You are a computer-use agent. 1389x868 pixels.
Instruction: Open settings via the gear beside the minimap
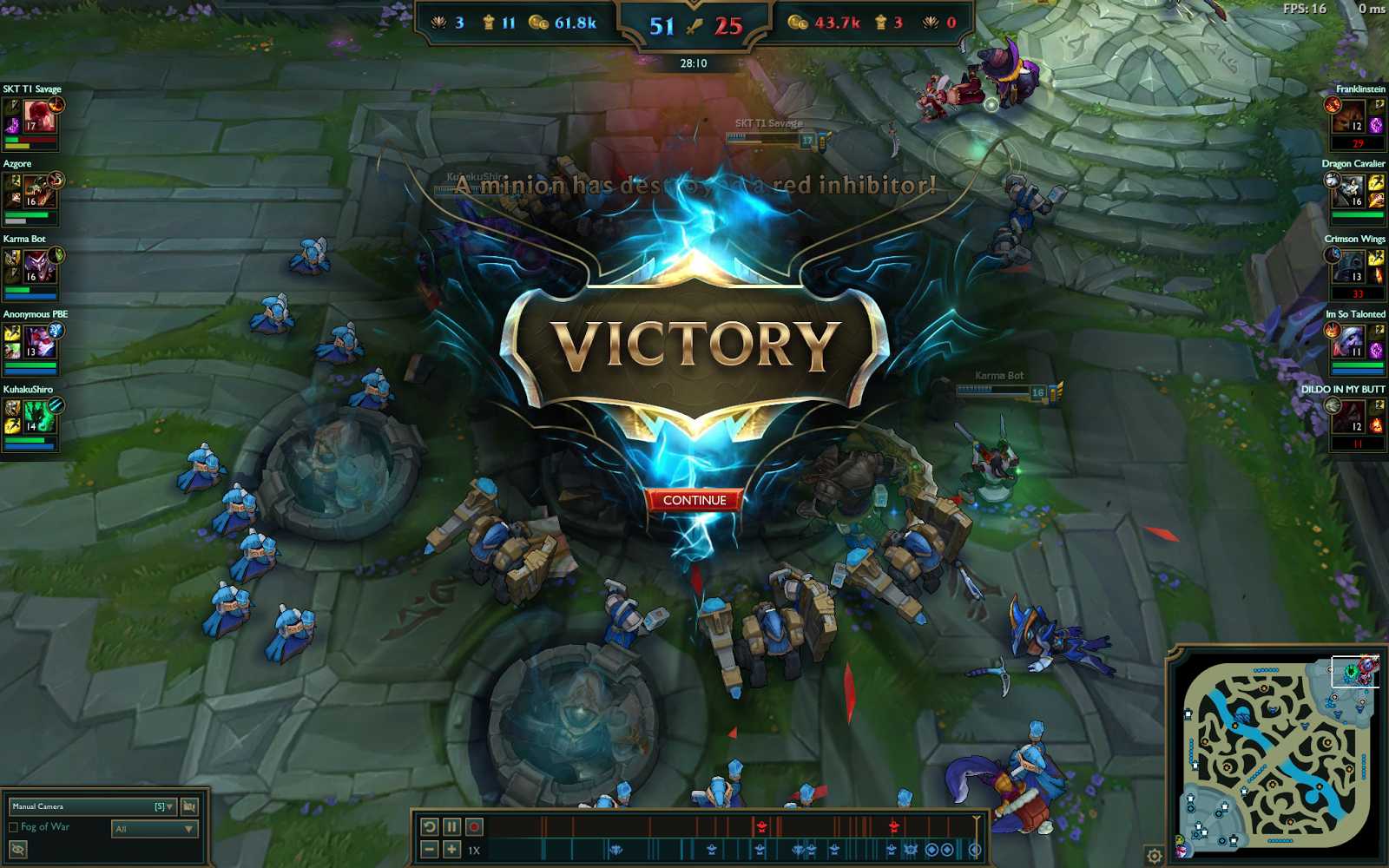[x=1155, y=856]
